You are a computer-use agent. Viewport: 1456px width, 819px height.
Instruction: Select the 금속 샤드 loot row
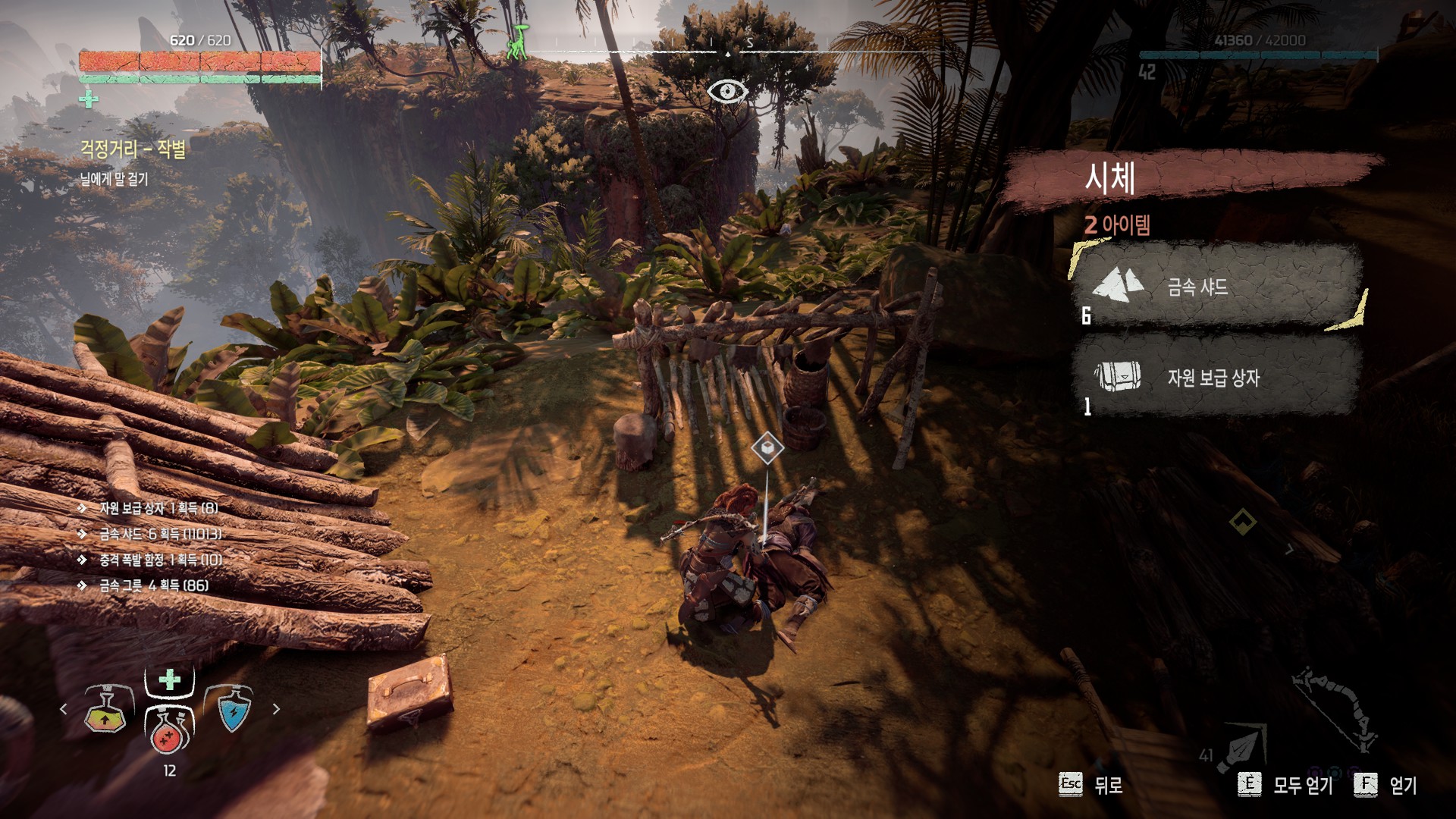pyautogui.click(x=1216, y=287)
